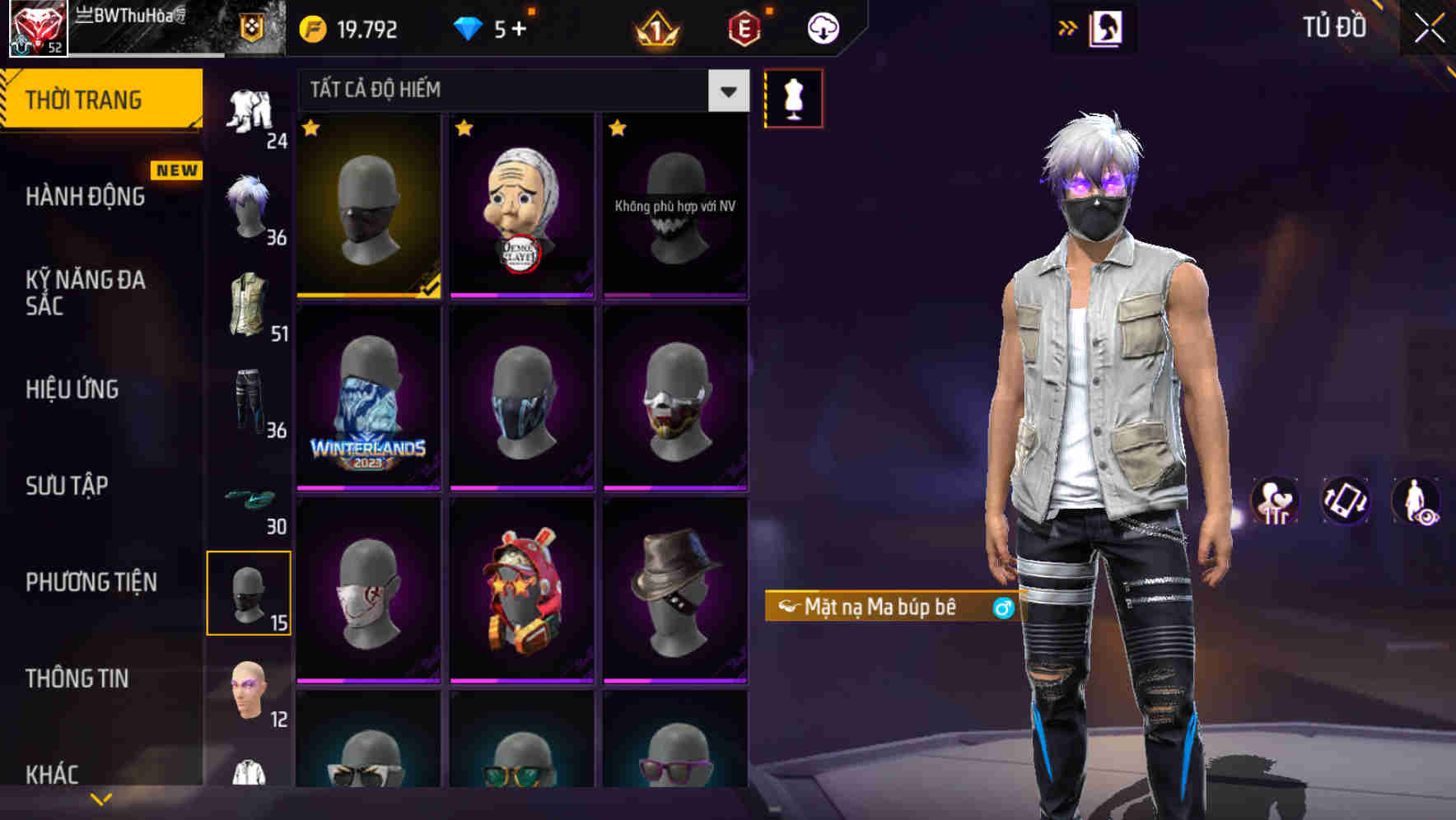
Task: Open the TẤT CẢ ĐỘ HIẾM rarity dropdown
Action: (519, 91)
